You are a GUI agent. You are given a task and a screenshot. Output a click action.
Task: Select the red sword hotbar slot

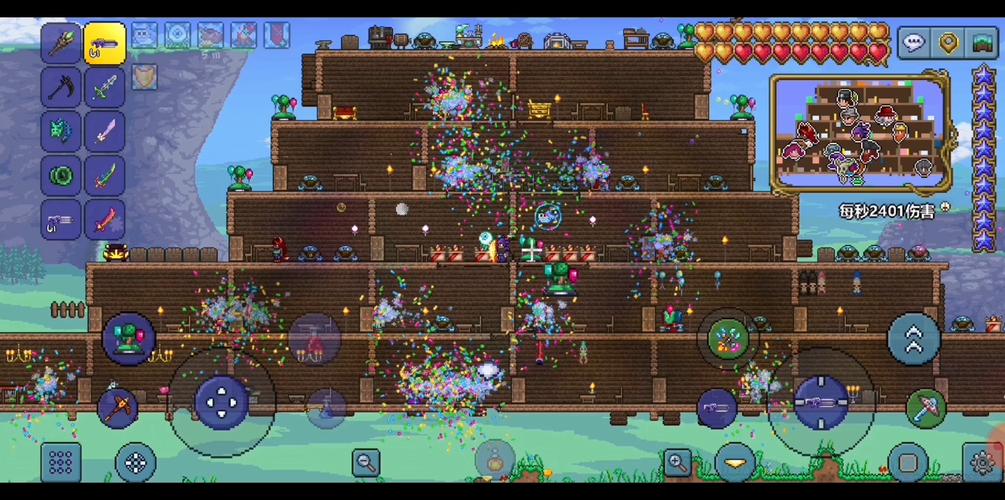point(104,219)
